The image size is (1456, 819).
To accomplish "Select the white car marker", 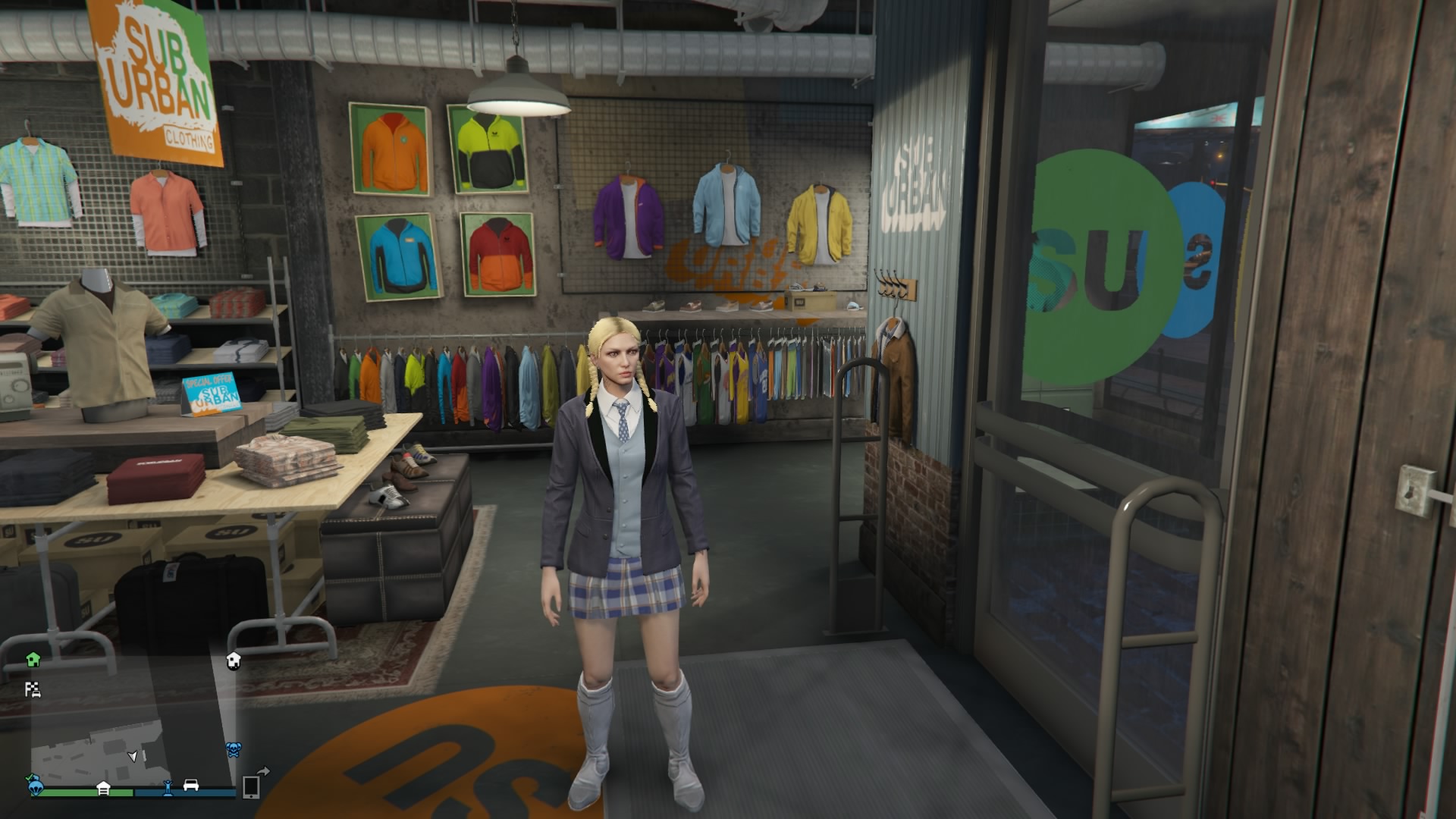I will point(191,786).
